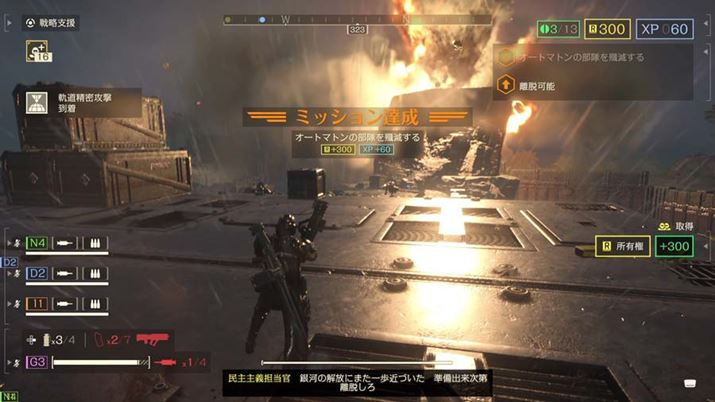Select your own G3 player tag
The height and width of the screenshot is (402, 715).
coord(37,362)
